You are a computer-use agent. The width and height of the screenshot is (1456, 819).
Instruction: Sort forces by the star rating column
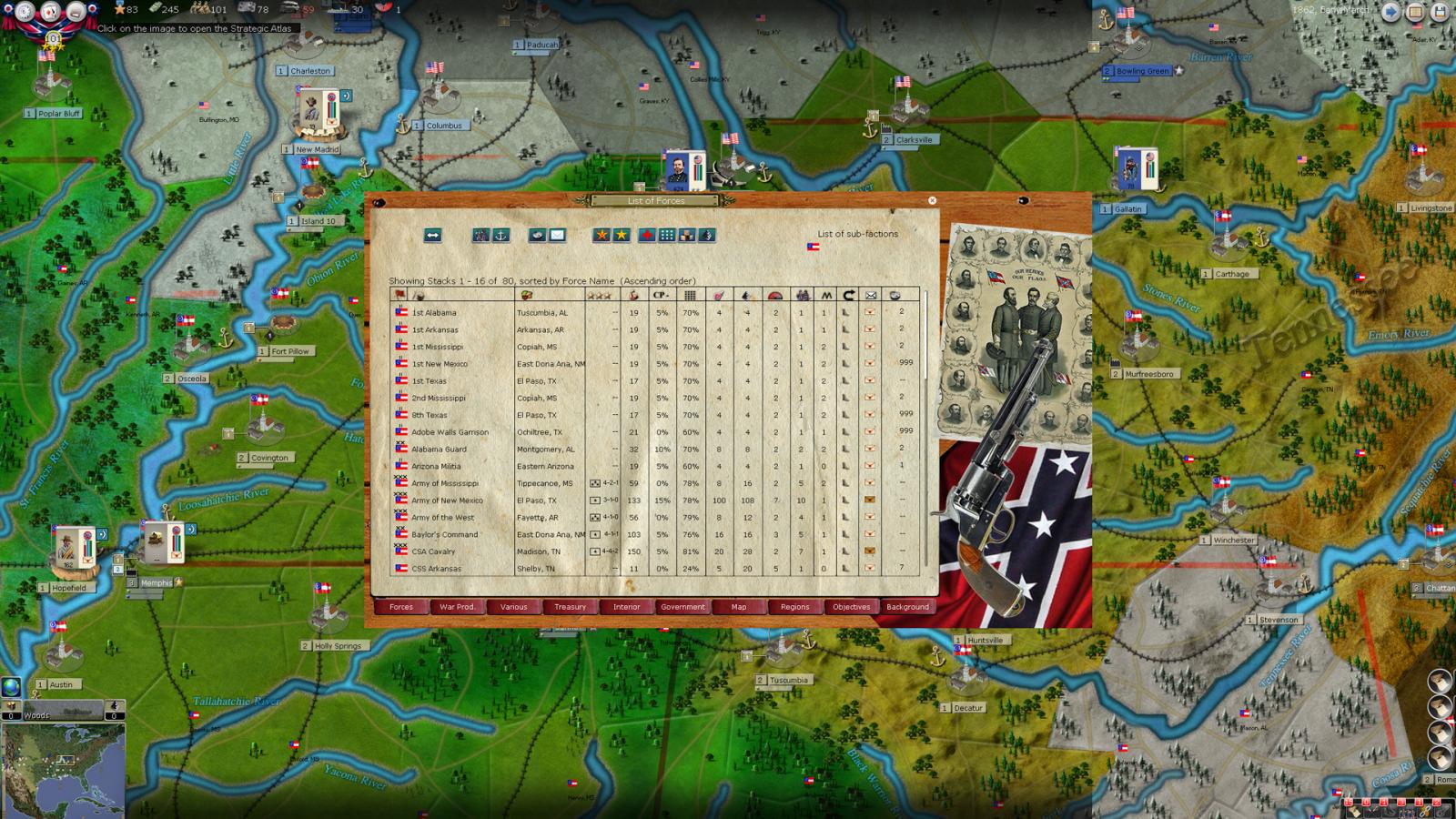coord(598,293)
